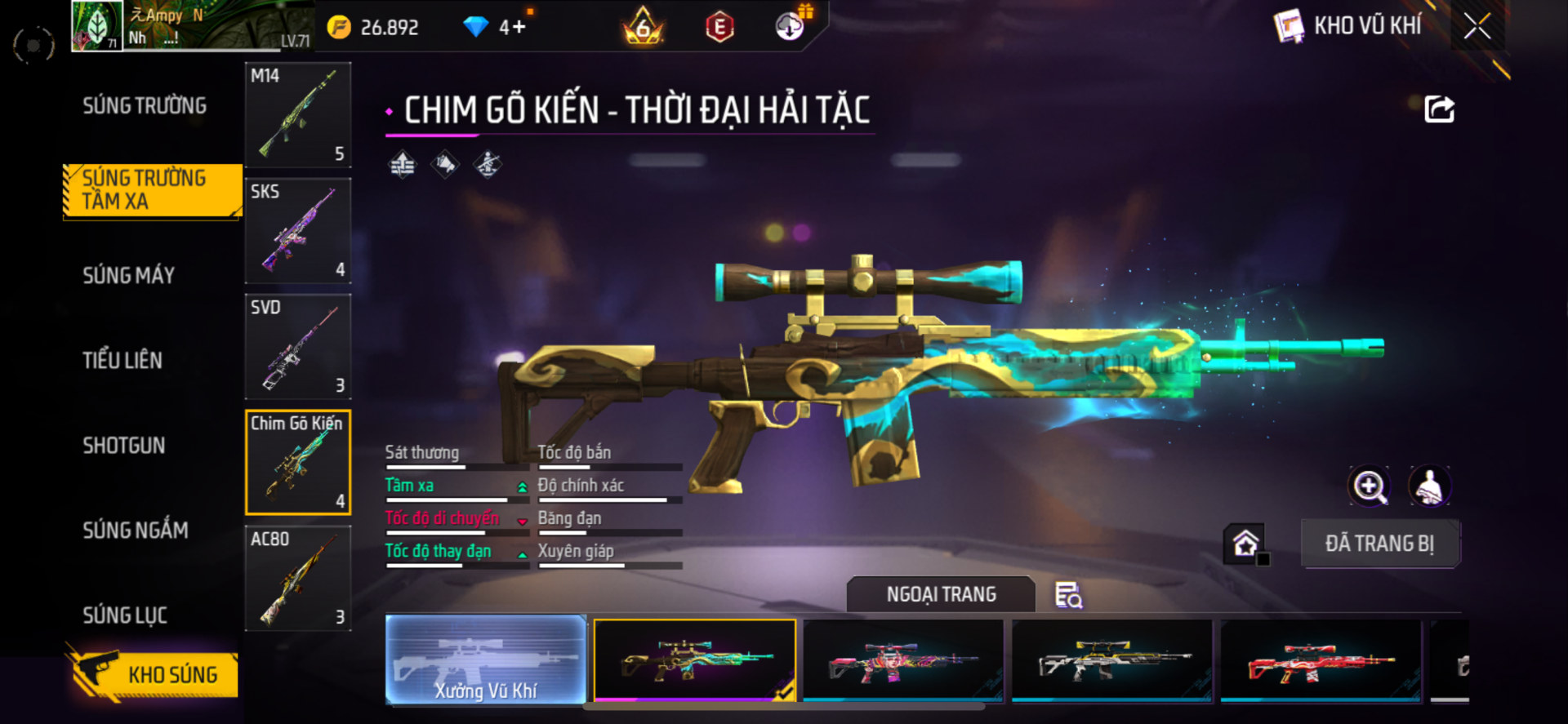Open the Súng Máy category
Image resolution: width=1568 pixels, height=724 pixels.
129,275
